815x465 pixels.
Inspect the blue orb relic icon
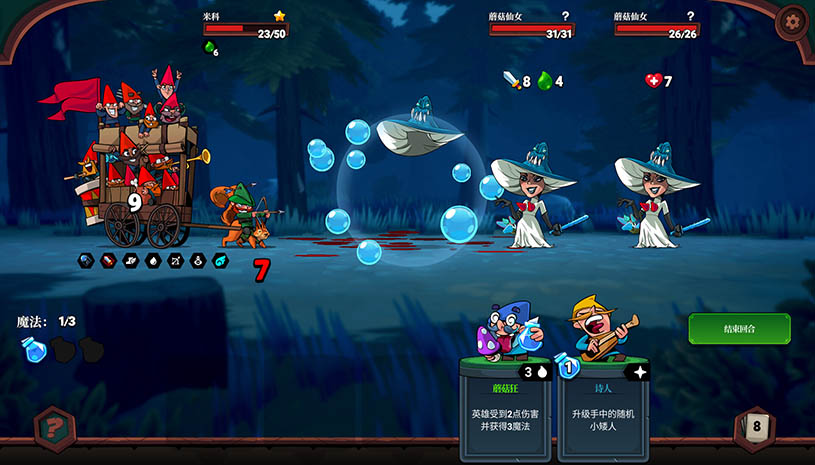pos(86,261)
